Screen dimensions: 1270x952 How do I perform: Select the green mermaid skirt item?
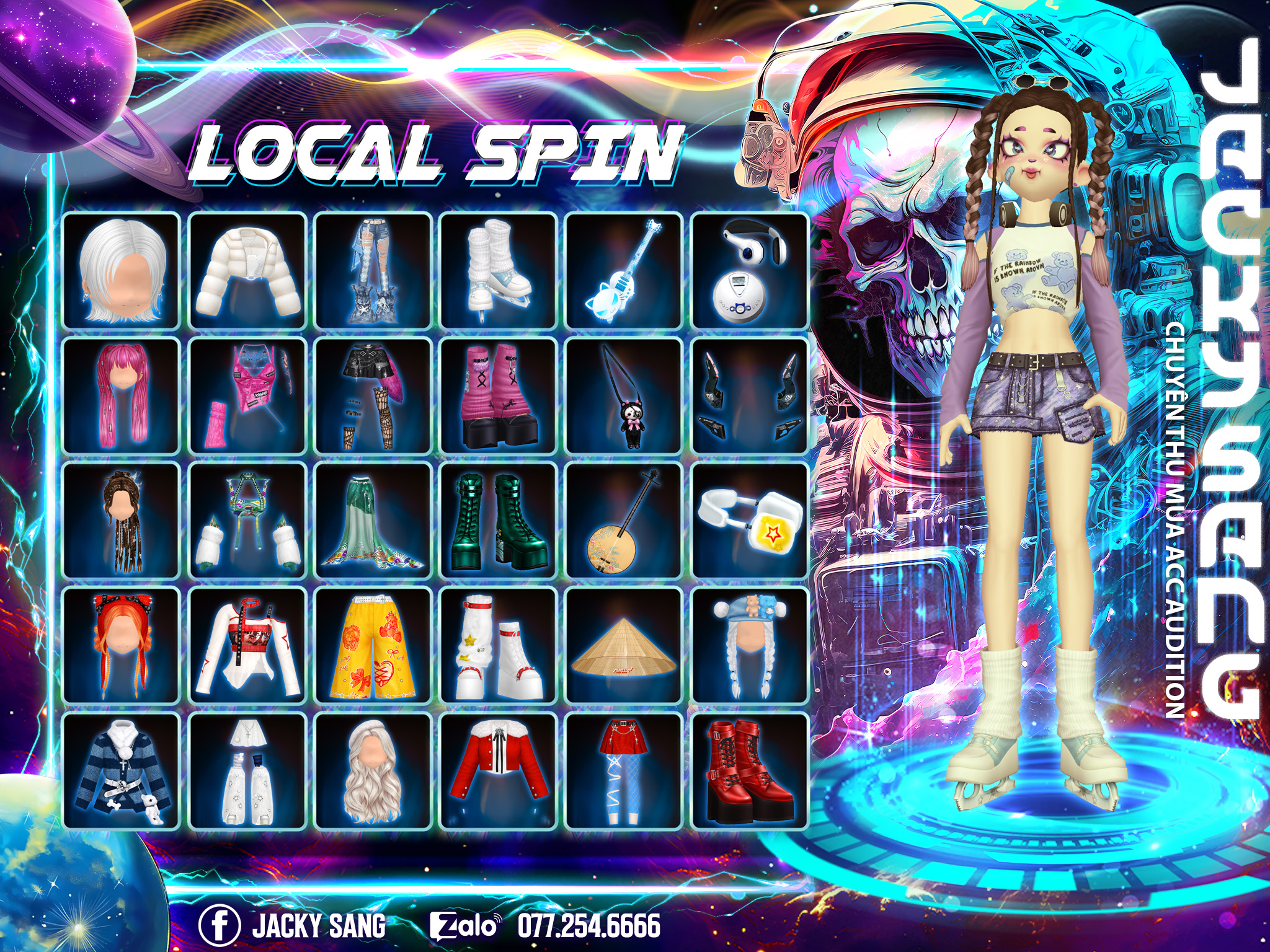[x=373, y=521]
